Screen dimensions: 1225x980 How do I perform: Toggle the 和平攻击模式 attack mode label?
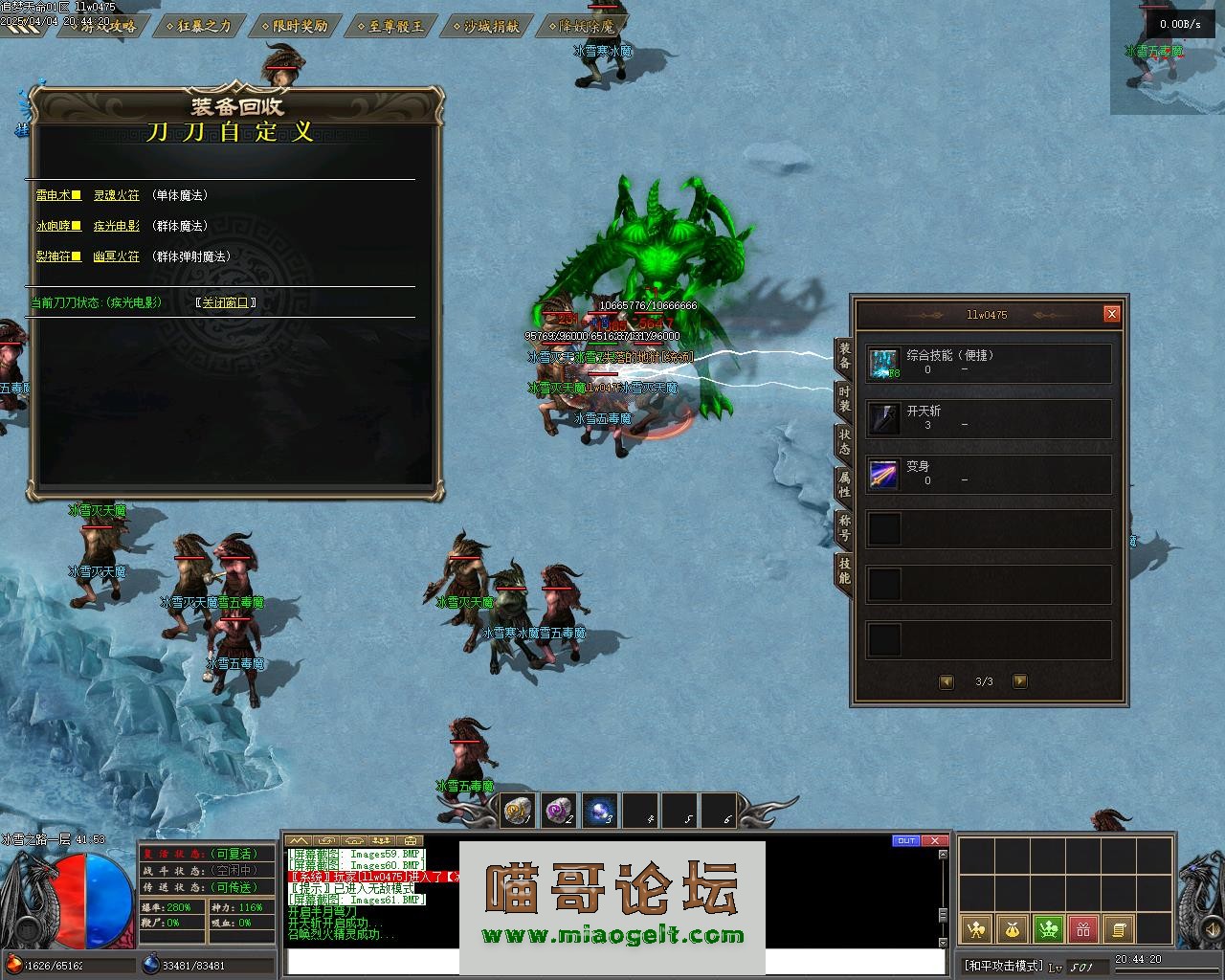[1003, 965]
